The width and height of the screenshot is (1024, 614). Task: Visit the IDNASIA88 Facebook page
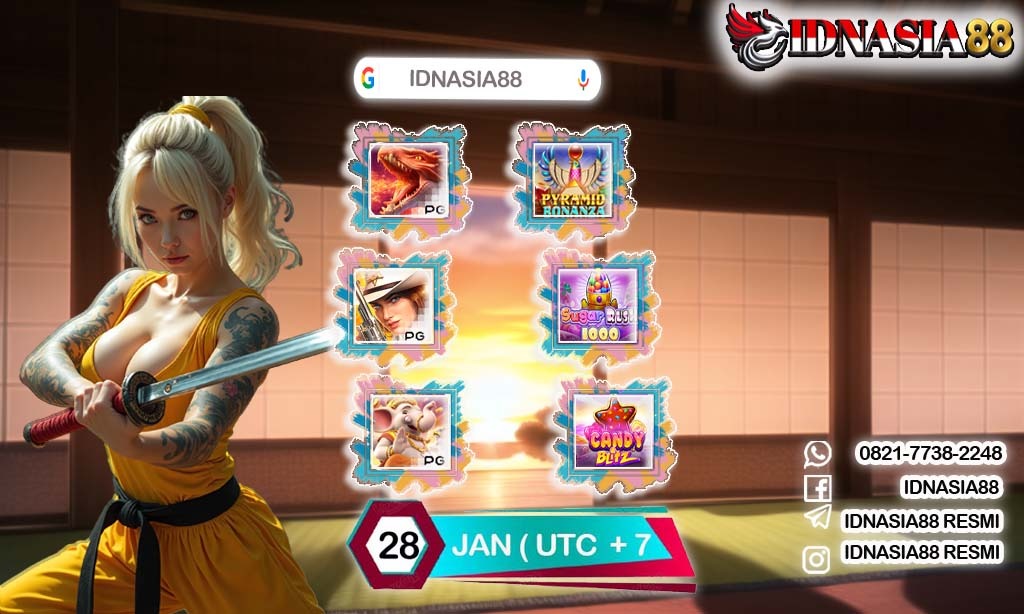point(950,487)
